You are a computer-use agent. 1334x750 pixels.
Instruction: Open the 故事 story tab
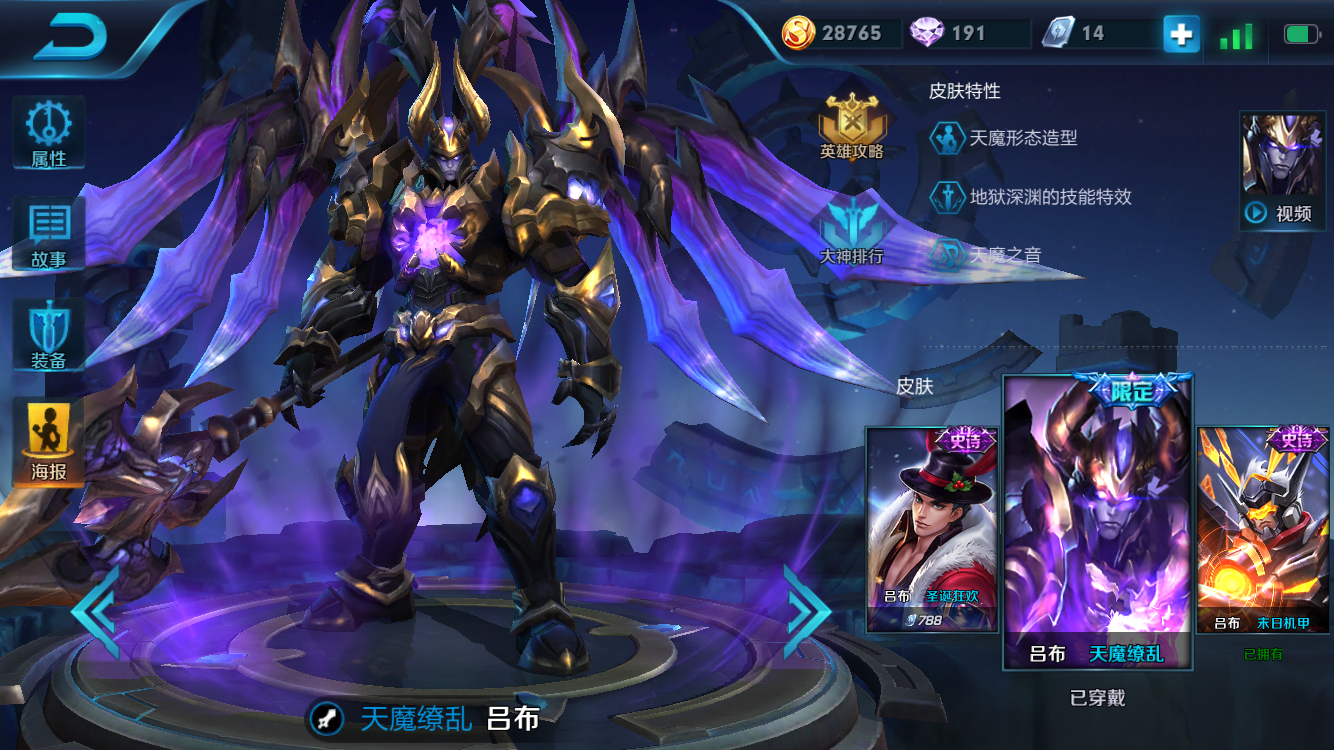48,233
